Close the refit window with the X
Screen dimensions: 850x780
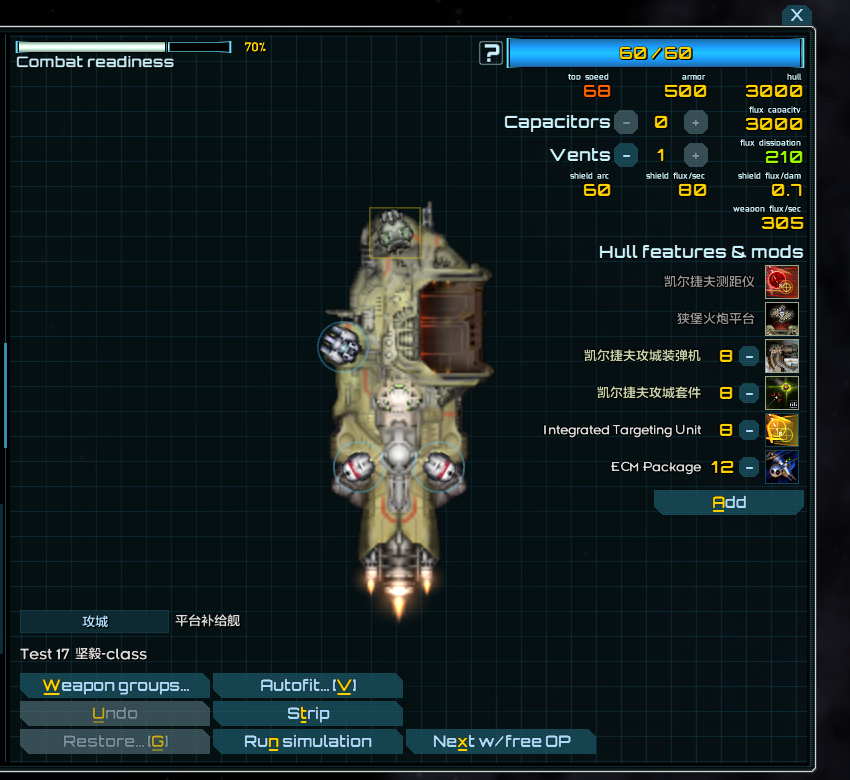coord(797,15)
